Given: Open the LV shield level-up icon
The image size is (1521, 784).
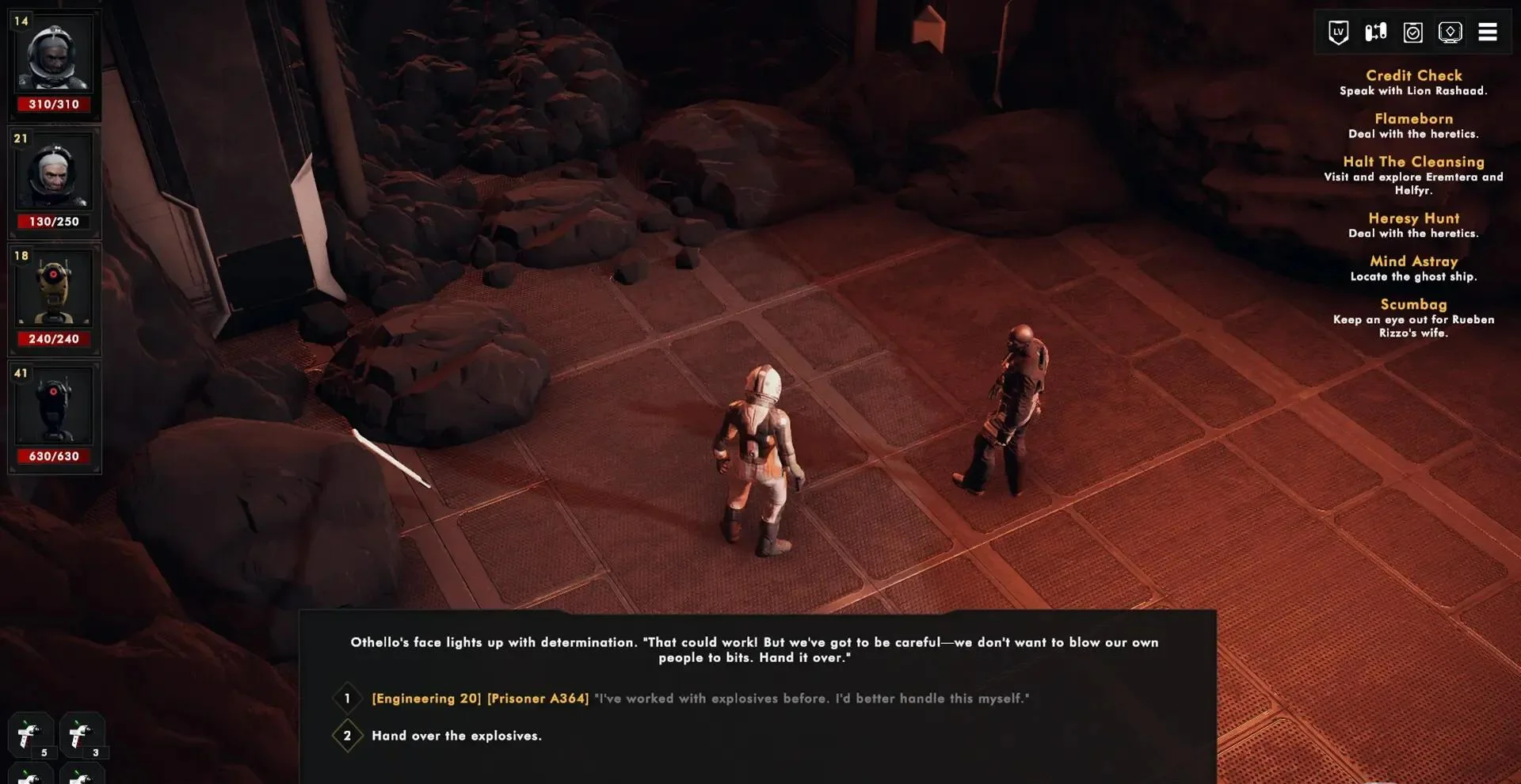Looking at the screenshot, I should (x=1338, y=32).
